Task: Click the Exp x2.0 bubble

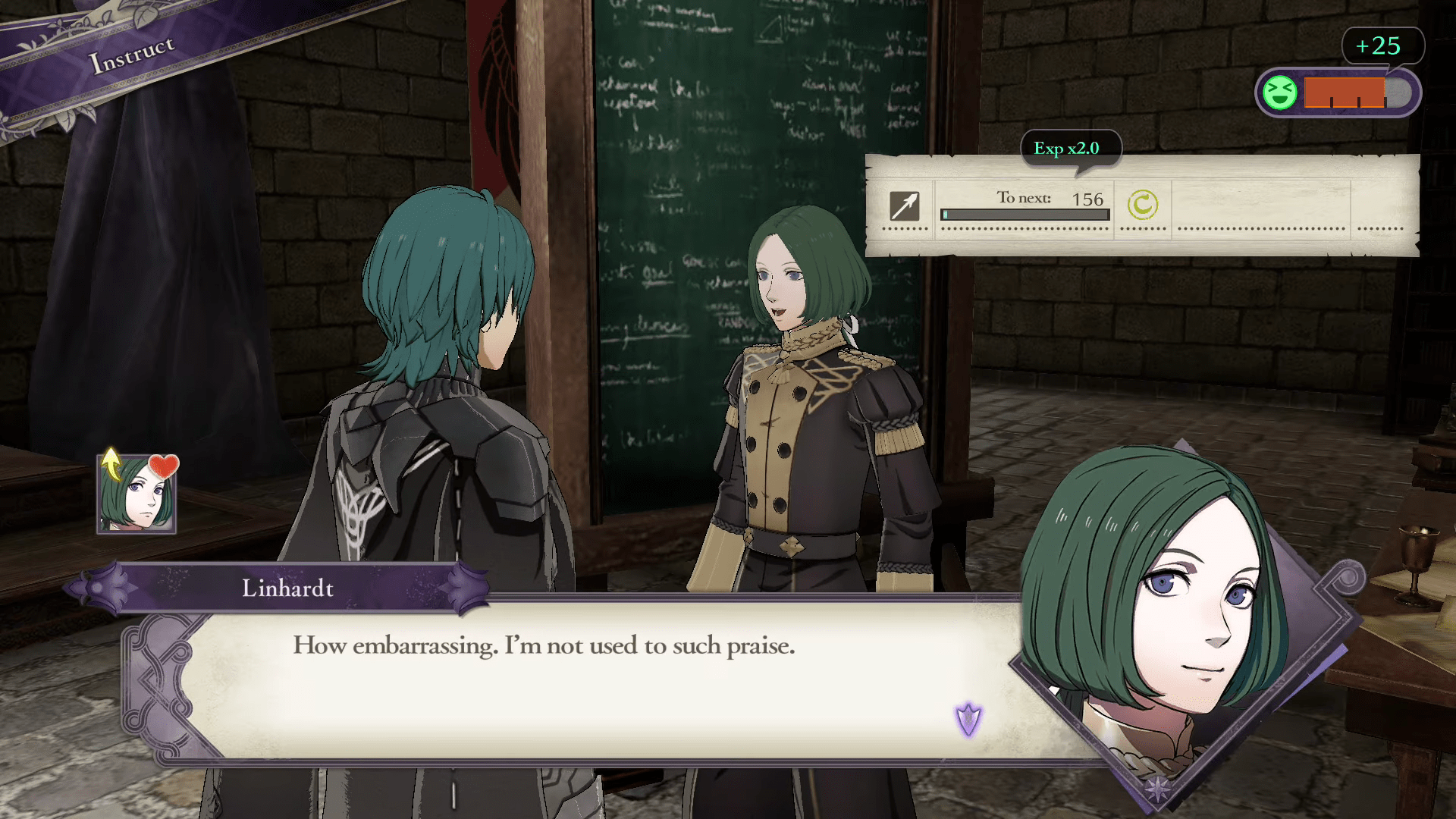Action: point(1072,149)
